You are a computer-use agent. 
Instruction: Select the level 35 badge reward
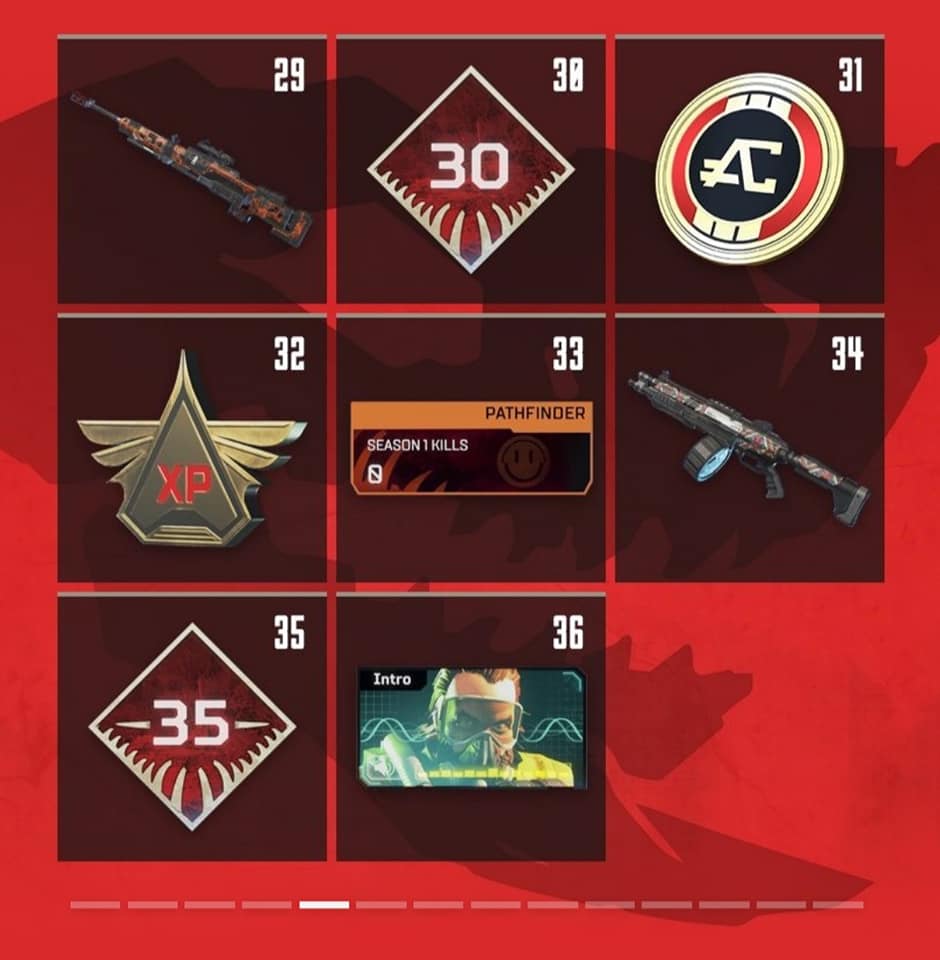click(x=192, y=727)
